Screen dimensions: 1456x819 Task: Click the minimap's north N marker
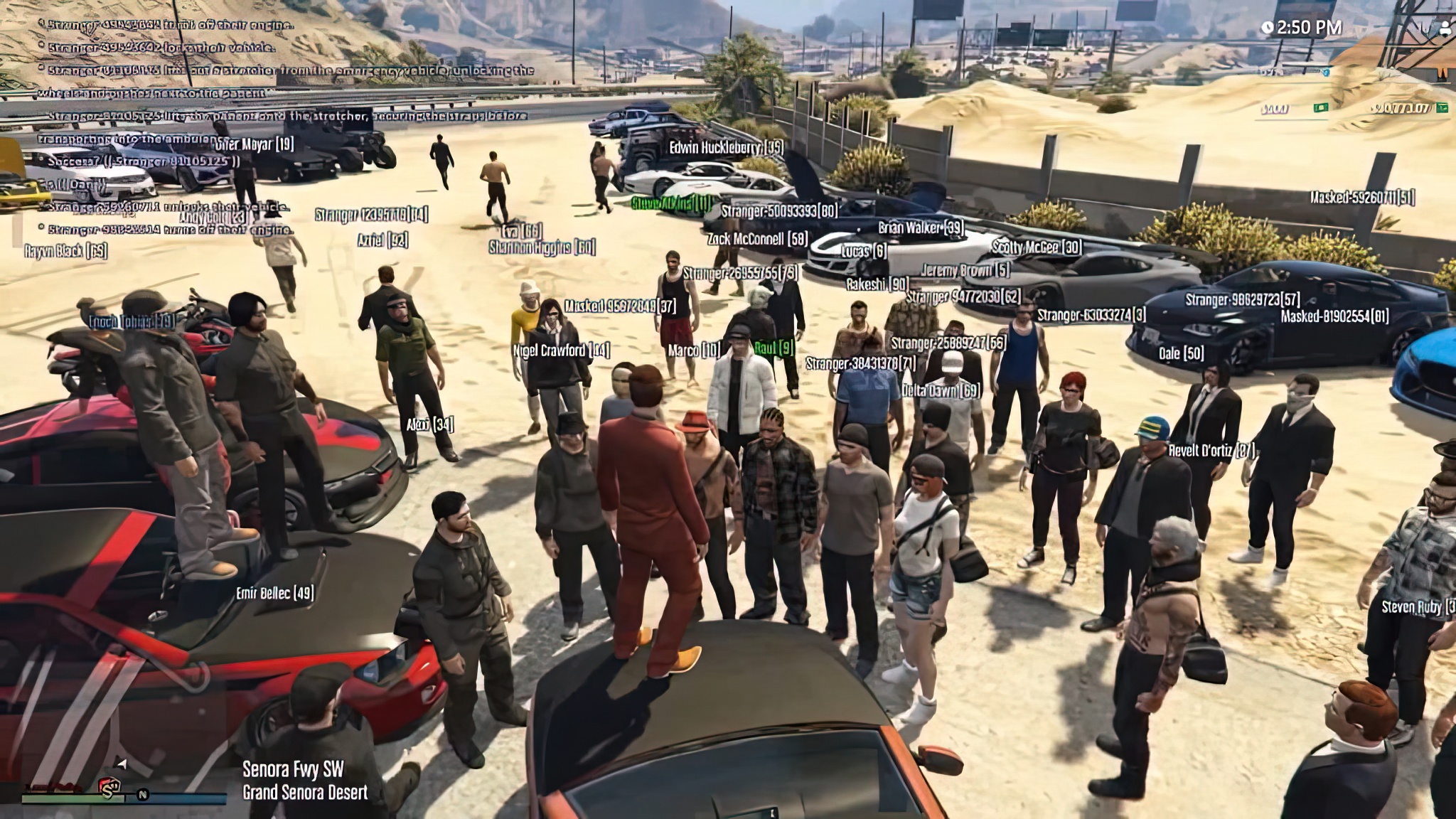click(143, 794)
